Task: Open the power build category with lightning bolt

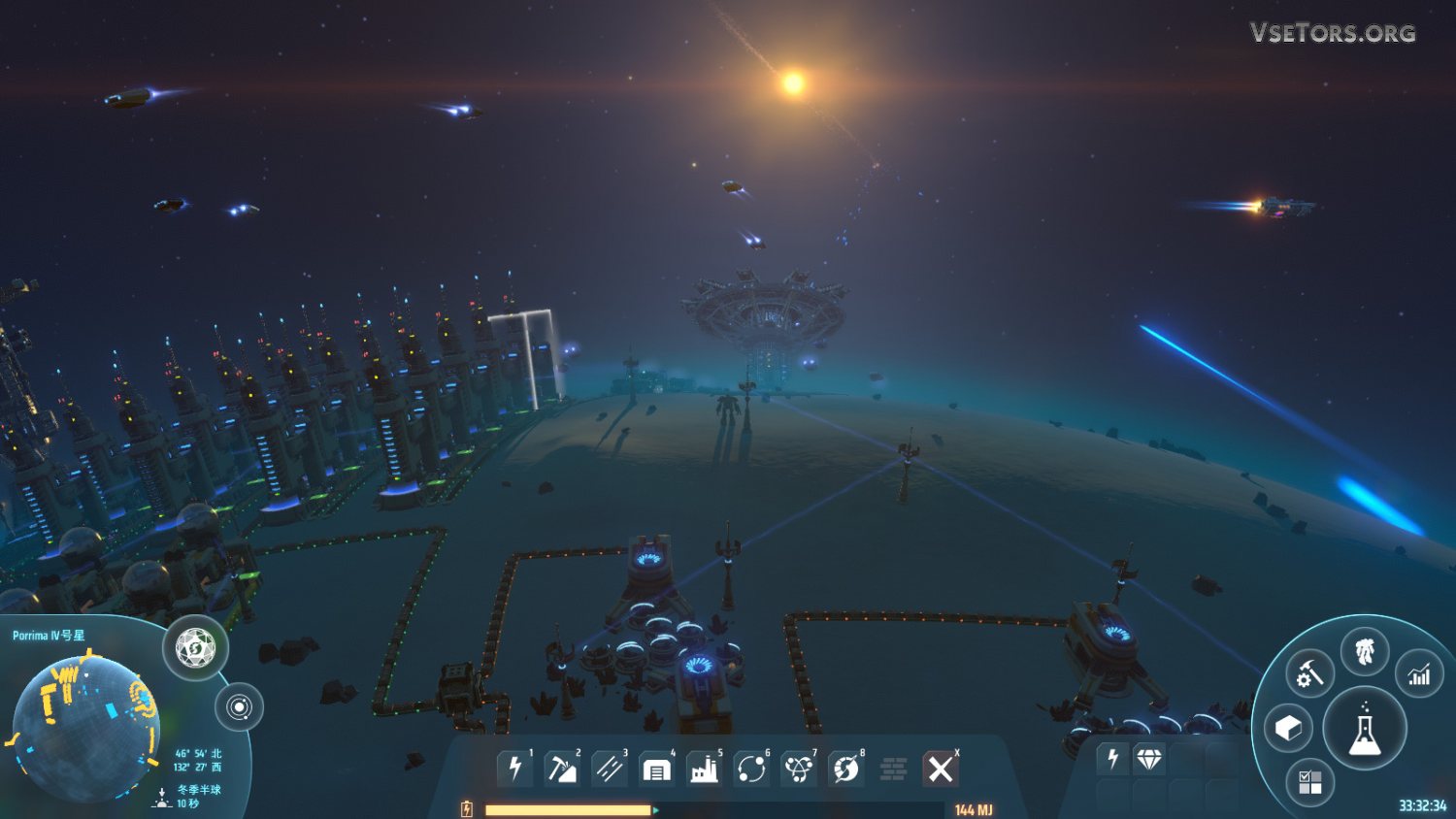Action: tap(514, 770)
